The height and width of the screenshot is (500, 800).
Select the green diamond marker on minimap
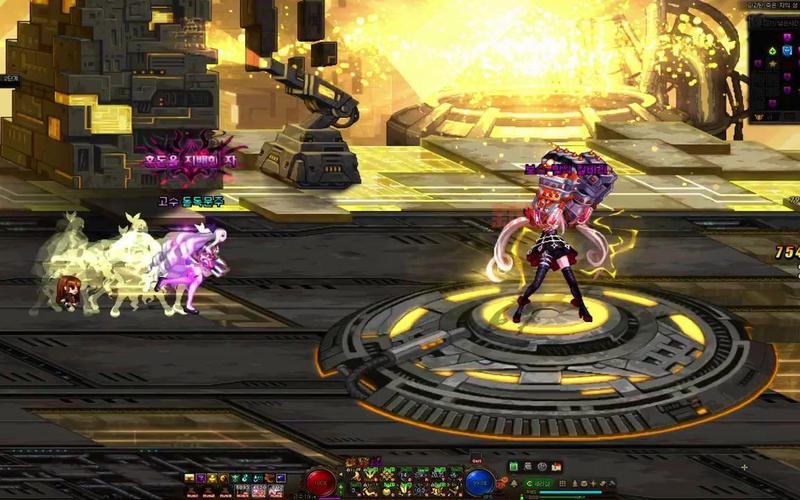[x=772, y=51]
